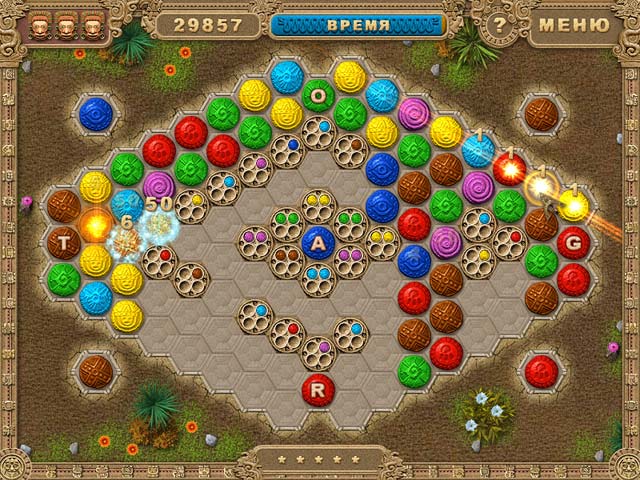Select the brown ball marked T
Viewport: 640px width, 480px height.
[x=64, y=241]
